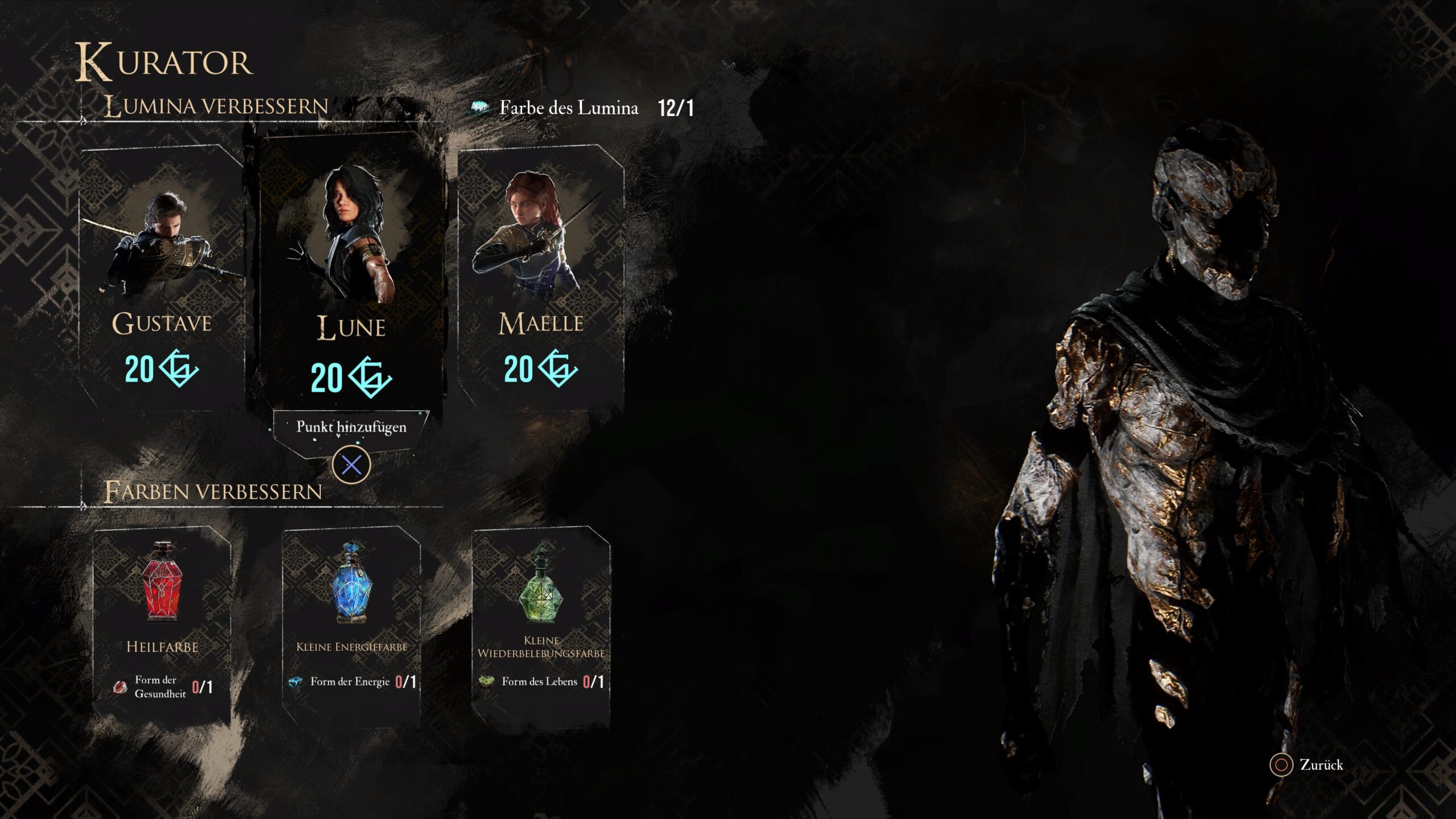Viewport: 1456px width, 819px height.
Task: Pick Maelle's character card
Action: 541,279
